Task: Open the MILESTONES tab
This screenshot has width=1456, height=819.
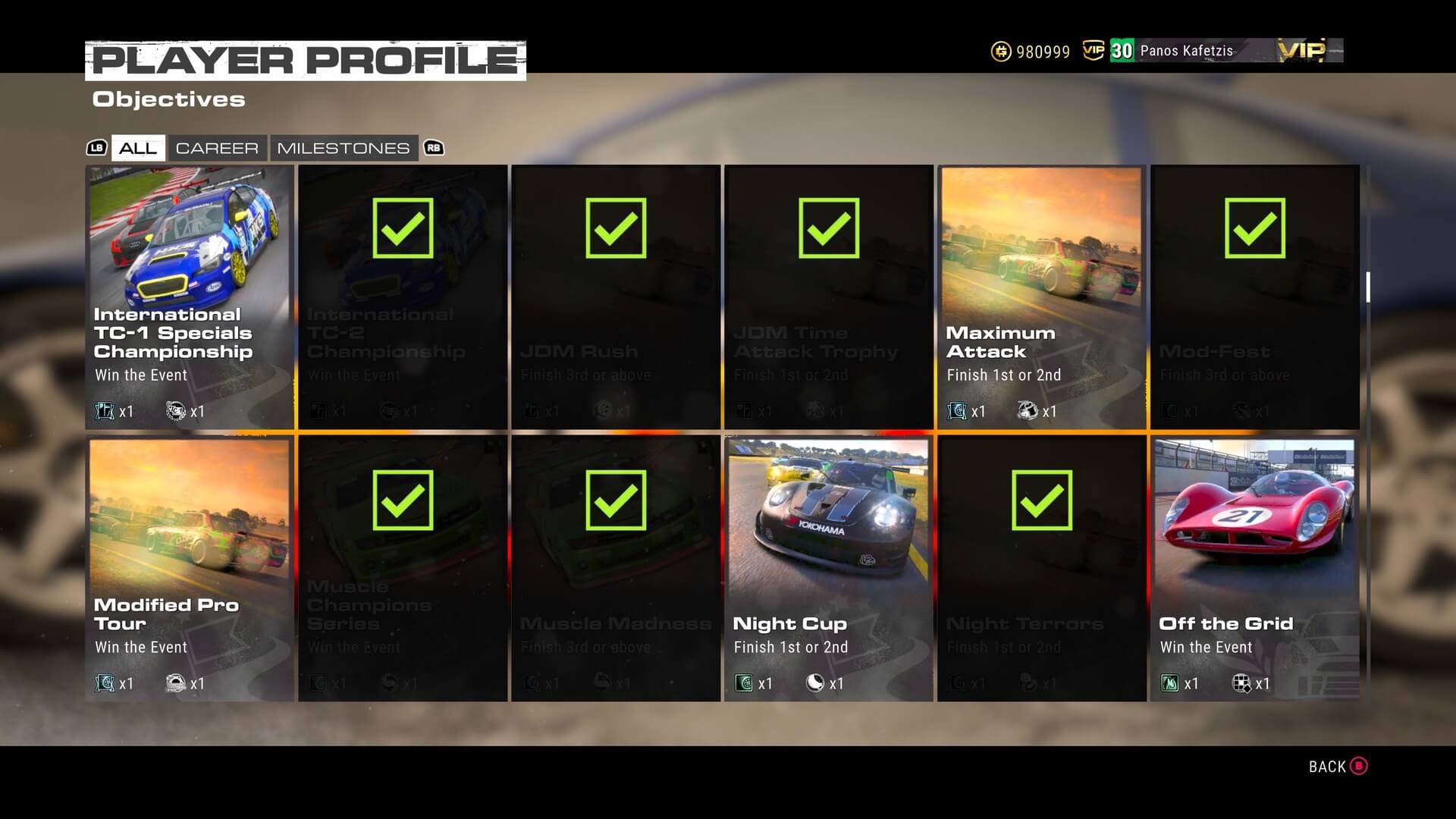Action: [344, 148]
